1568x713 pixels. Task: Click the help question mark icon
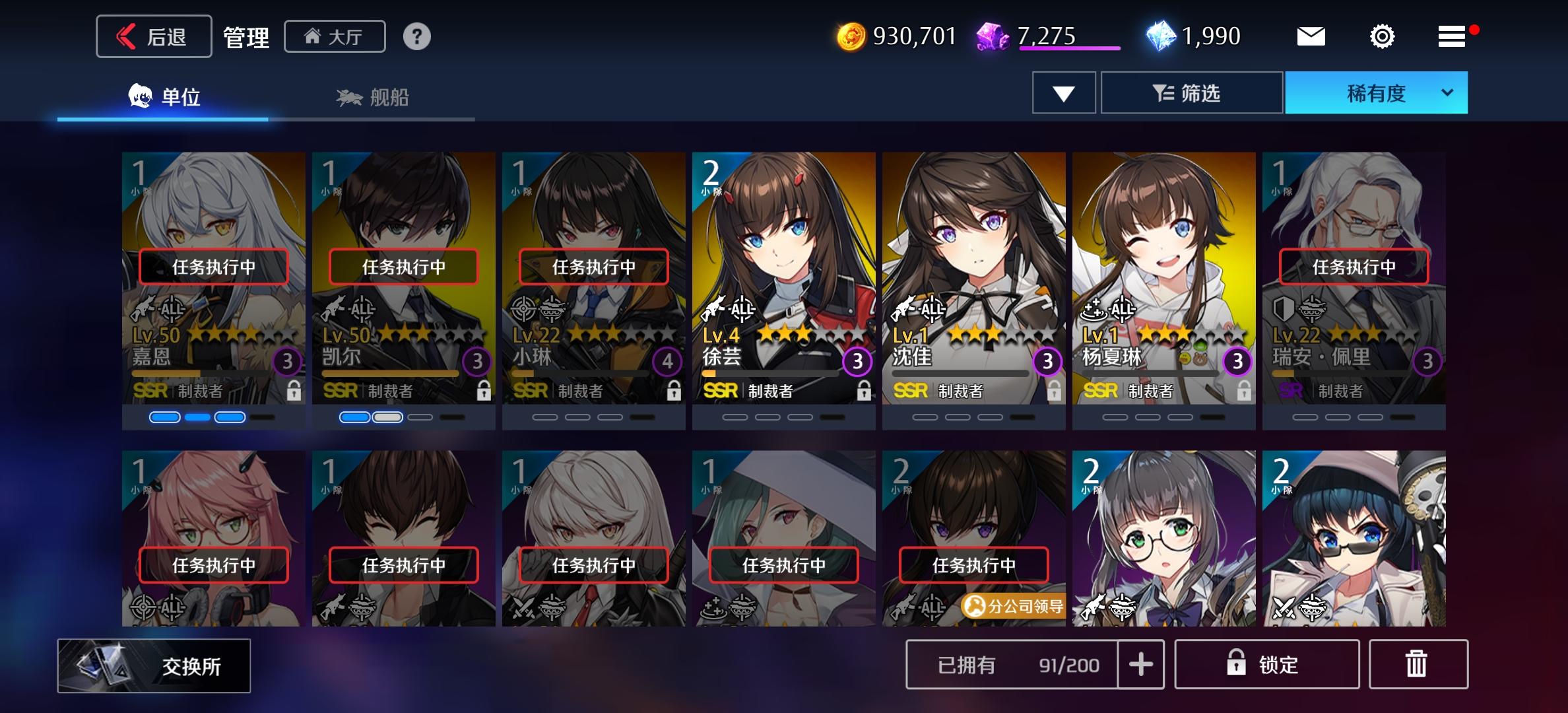pyautogui.click(x=417, y=36)
